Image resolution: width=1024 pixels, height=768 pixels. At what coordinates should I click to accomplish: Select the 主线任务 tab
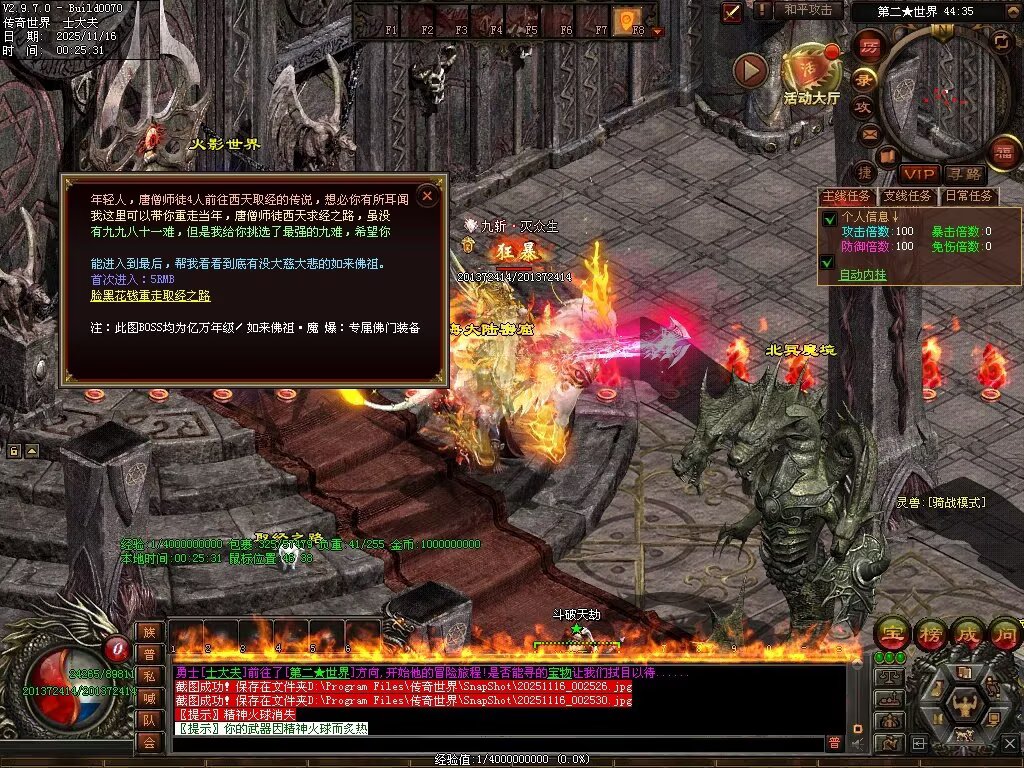click(x=846, y=196)
